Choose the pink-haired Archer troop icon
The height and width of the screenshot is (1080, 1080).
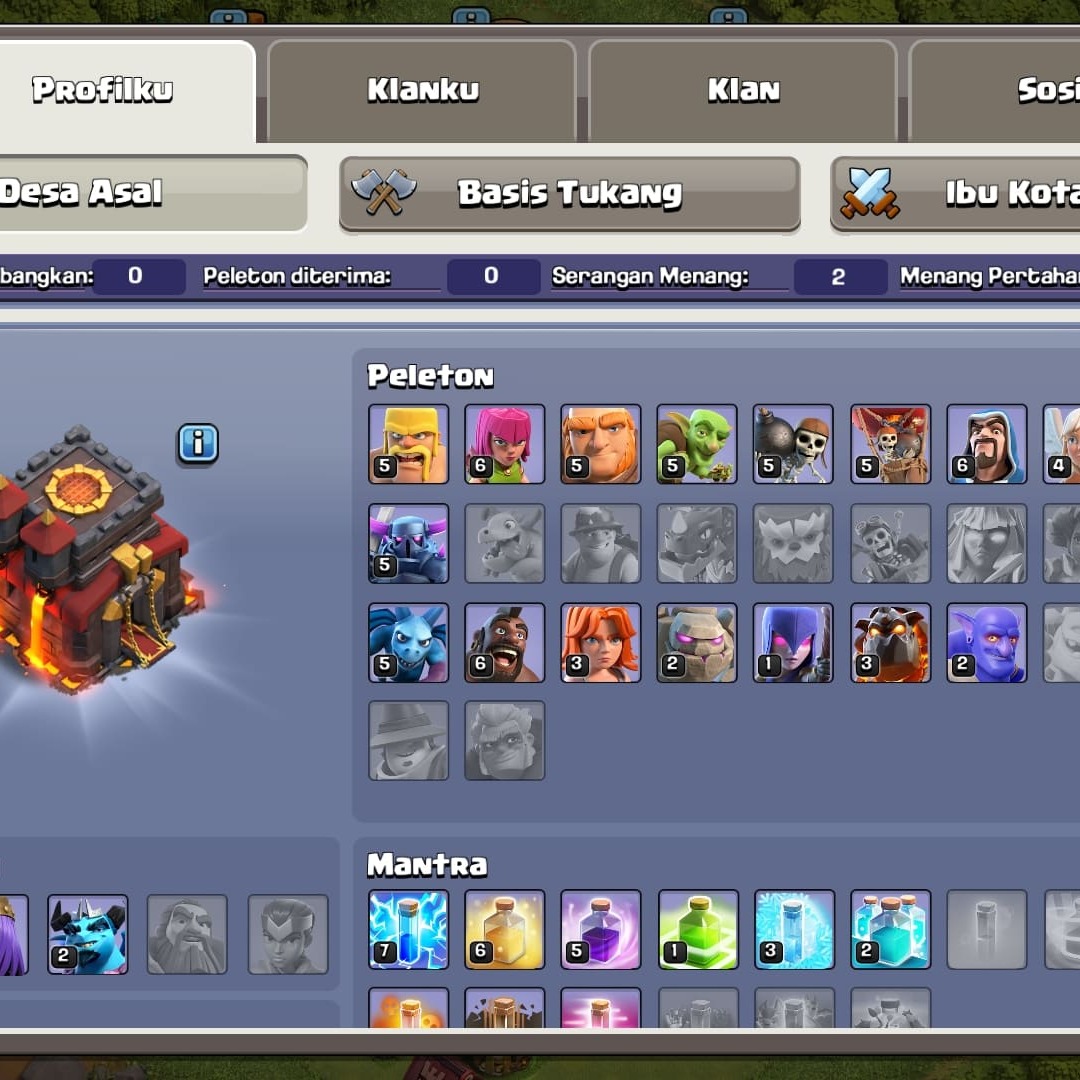pos(504,444)
